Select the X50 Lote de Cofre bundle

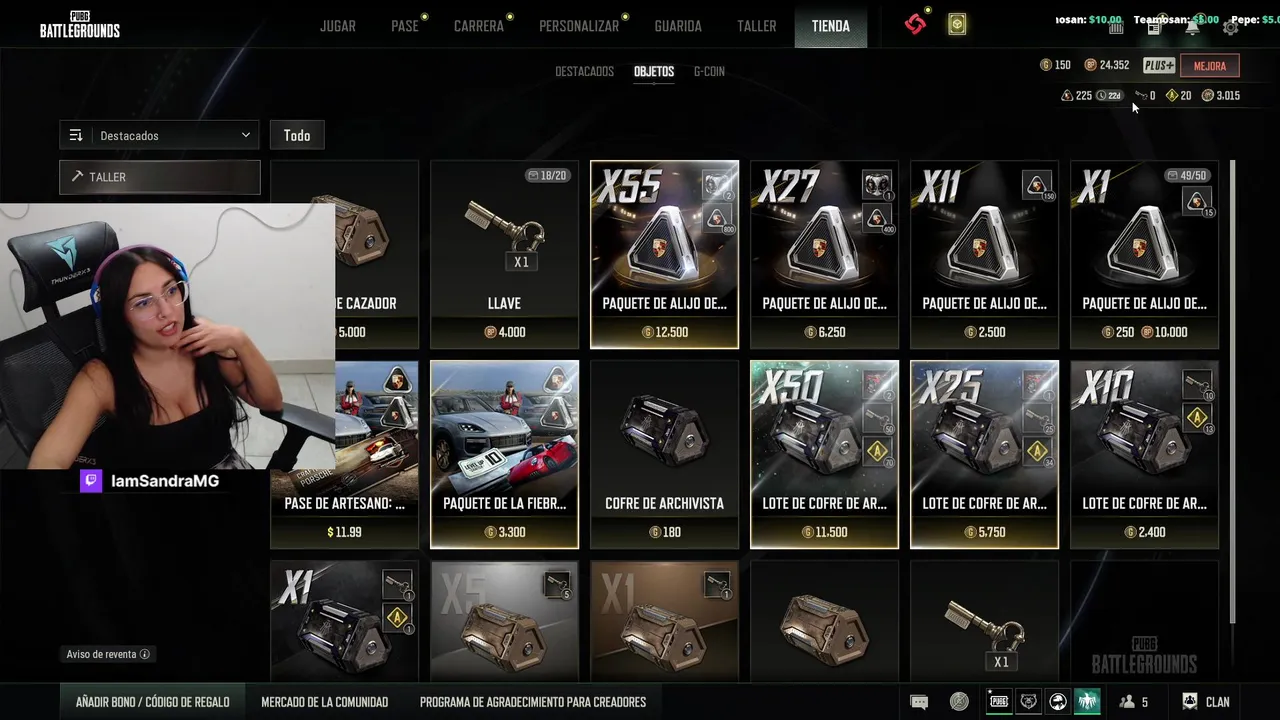point(824,455)
